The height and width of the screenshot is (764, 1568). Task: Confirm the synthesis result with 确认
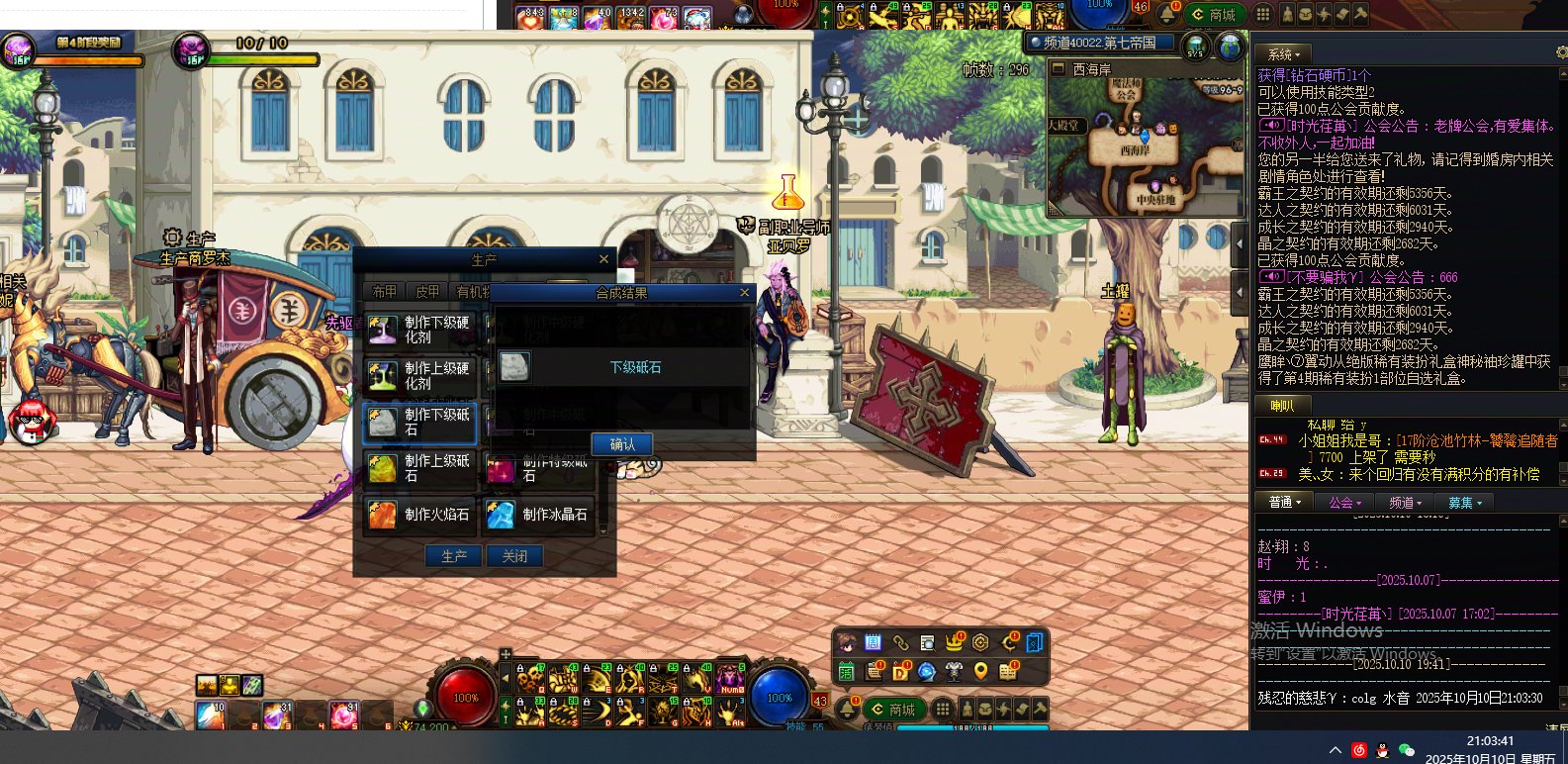(x=622, y=444)
